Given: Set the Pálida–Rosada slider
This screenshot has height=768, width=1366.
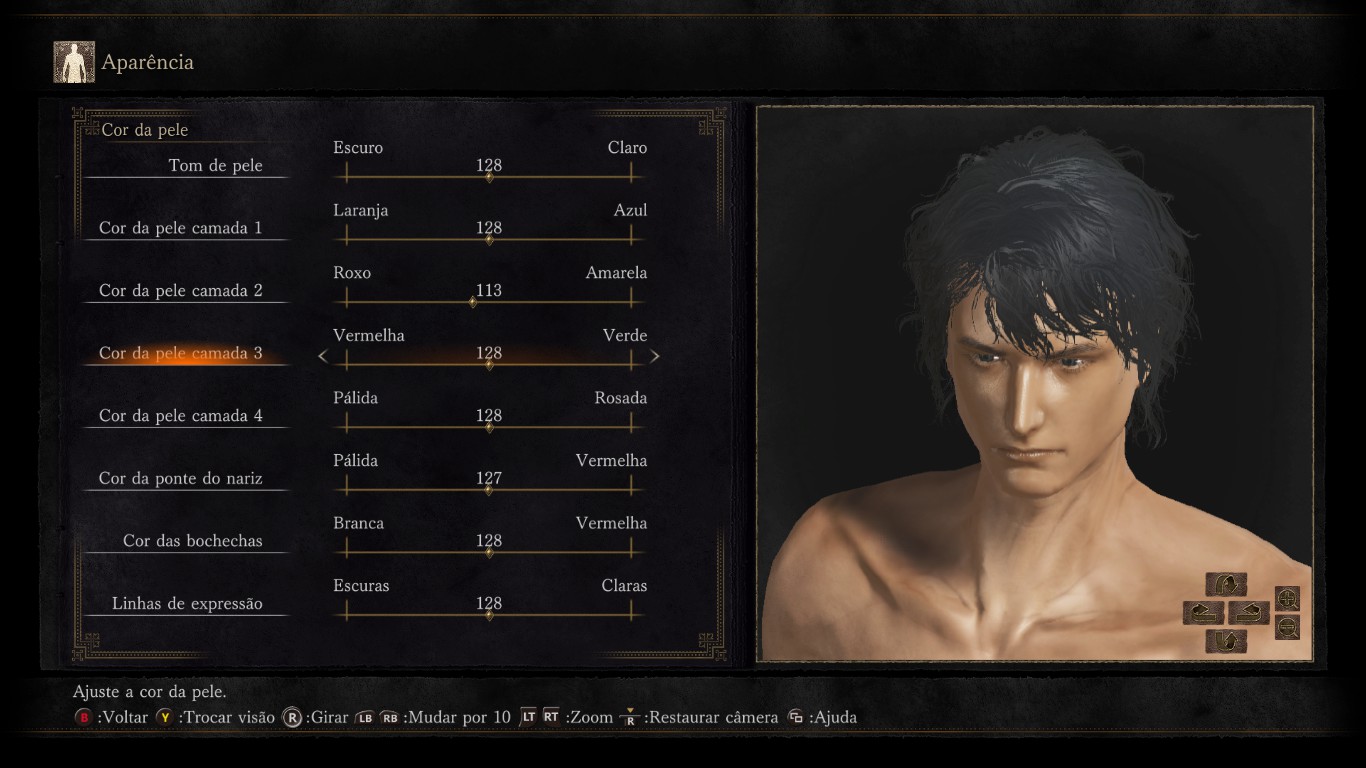Looking at the screenshot, I should point(489,427).
